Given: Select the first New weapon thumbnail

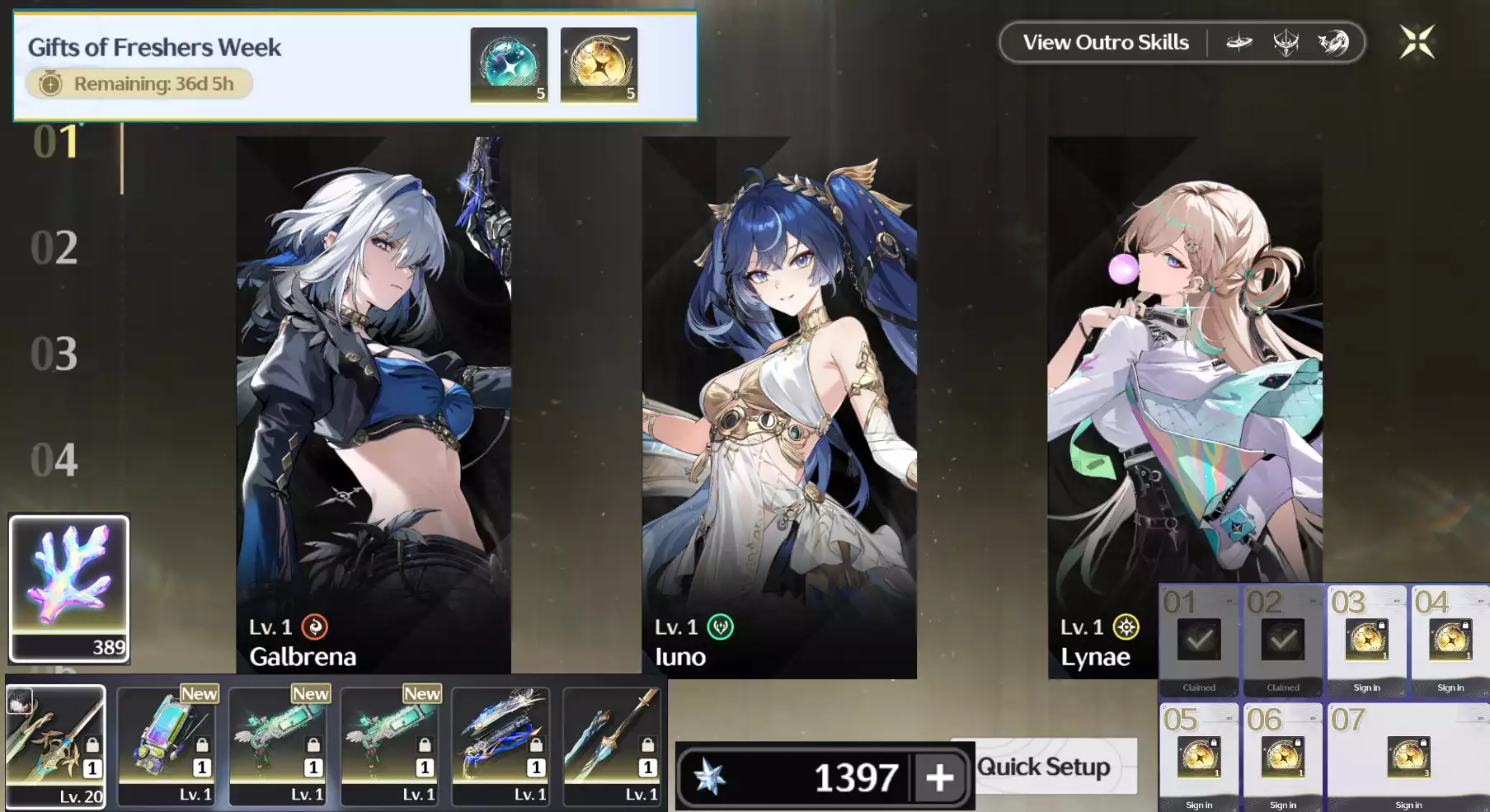Looking at the screenshot, I should click(167, 746).
